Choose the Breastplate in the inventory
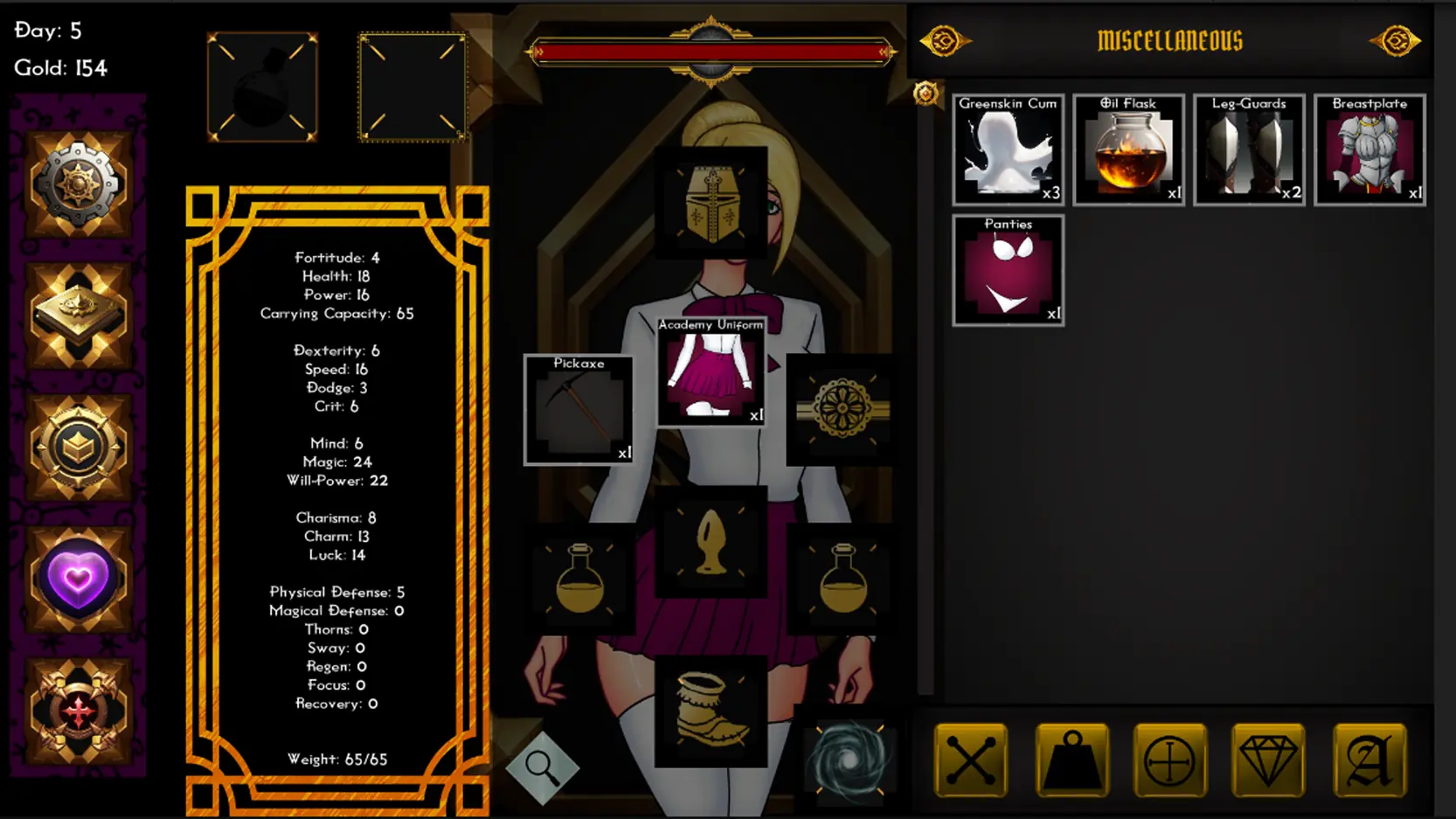The width and height of the screenshot is (1456, 819). pyautogui.click(x=1369, y=150)
